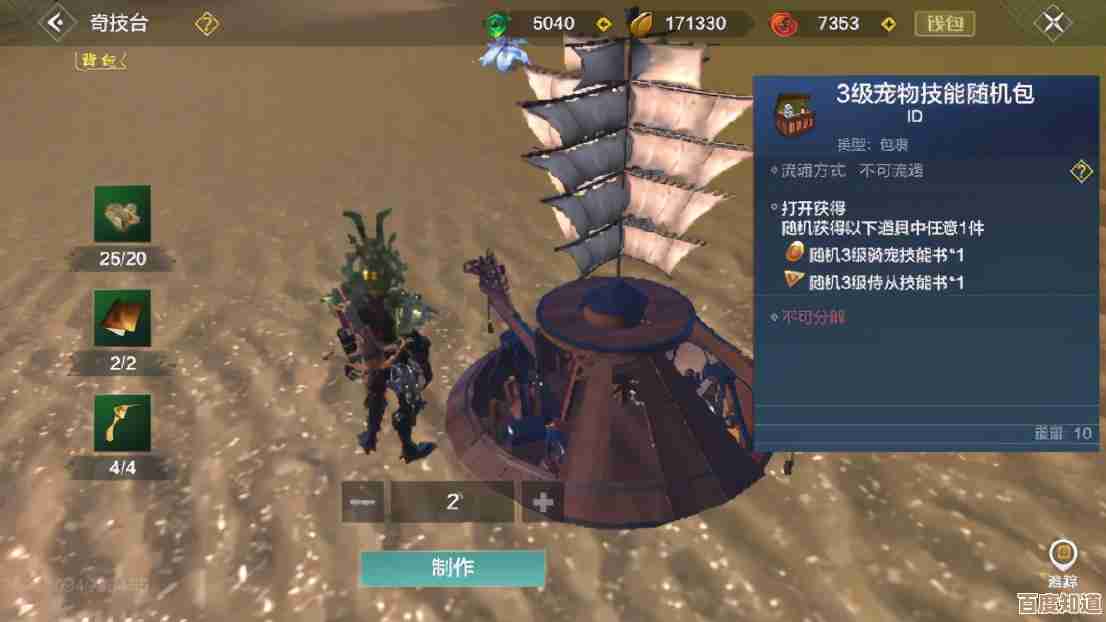Add more red coin currency
This screenshot has height=622, width=1106.
886,23
